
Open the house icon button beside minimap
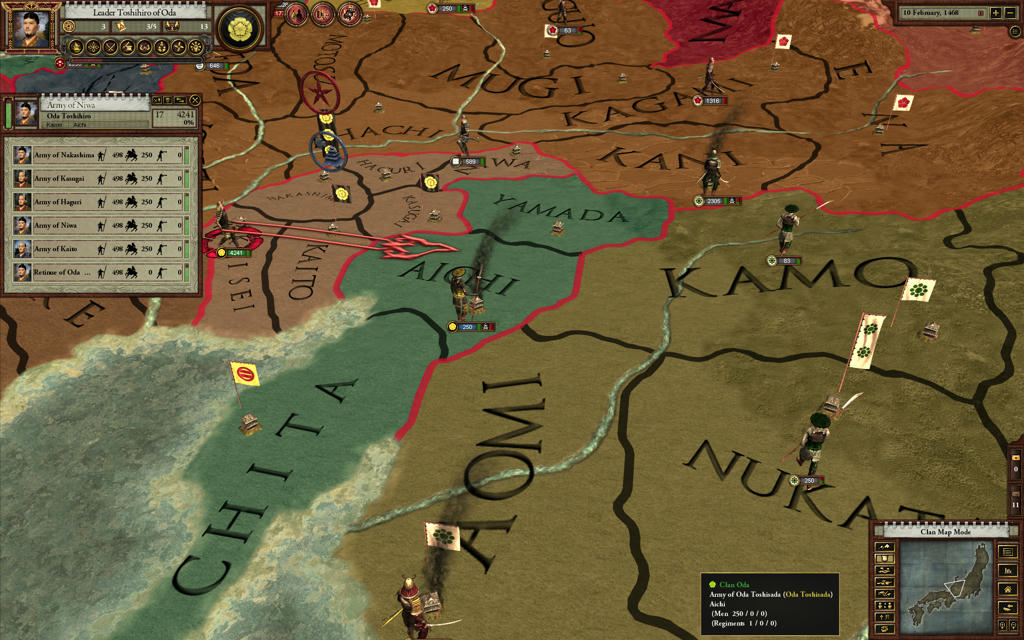point(1008,591)
